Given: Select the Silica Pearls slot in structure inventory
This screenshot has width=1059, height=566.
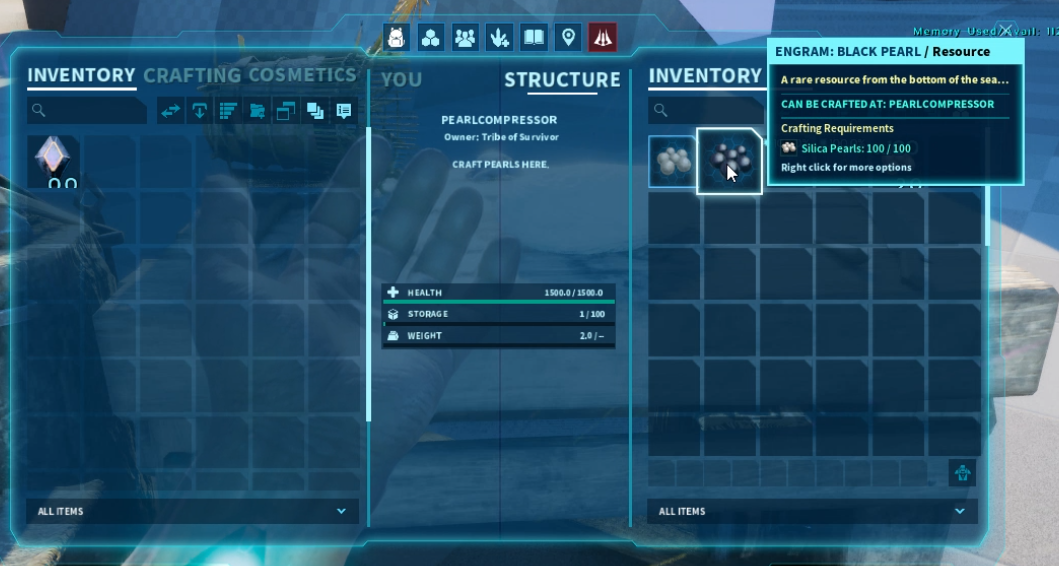Looking at the screenshot, I should pos(672,161).
